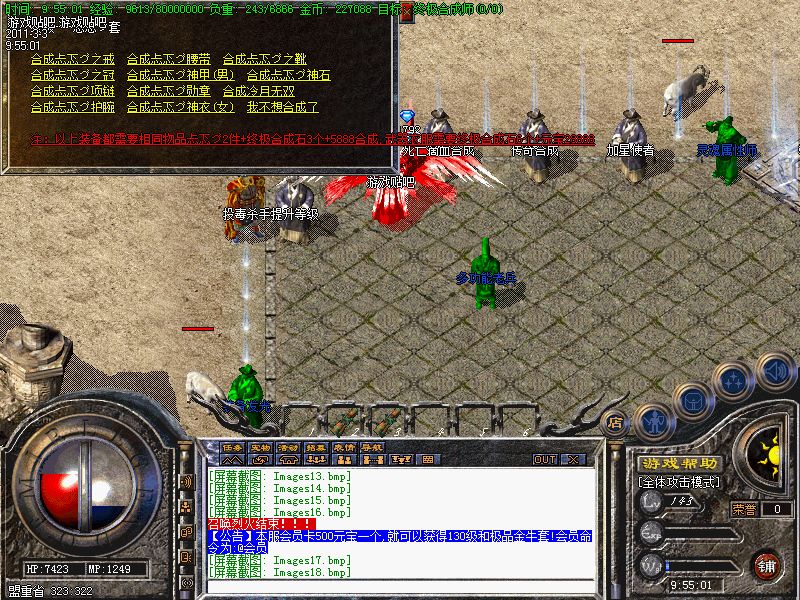Choose 合成冷月无双 synthesis option
The image size is (800, 600).
coord(257,91)
